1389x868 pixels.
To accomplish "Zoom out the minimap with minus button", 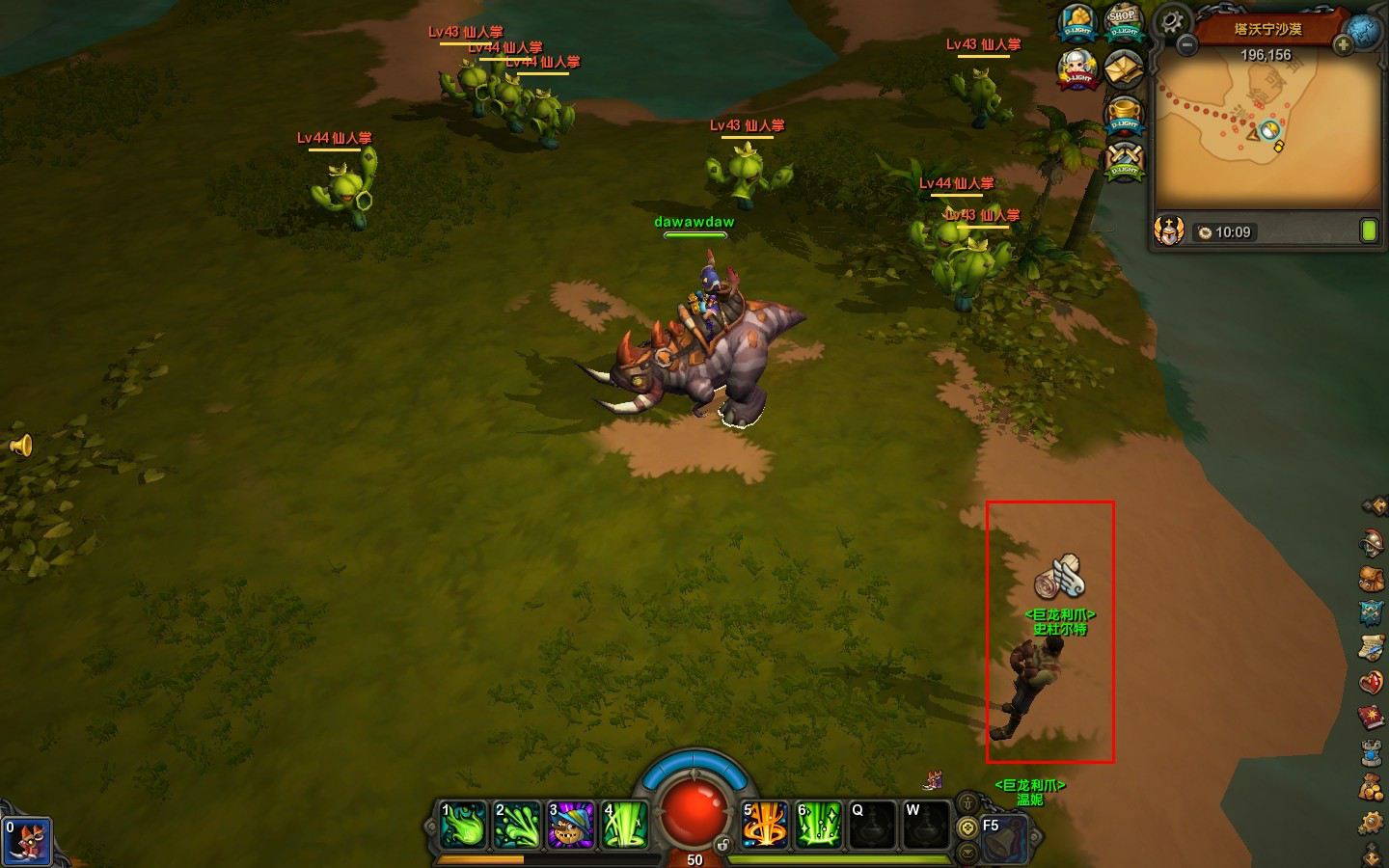I will click(x=1187, y=44).
